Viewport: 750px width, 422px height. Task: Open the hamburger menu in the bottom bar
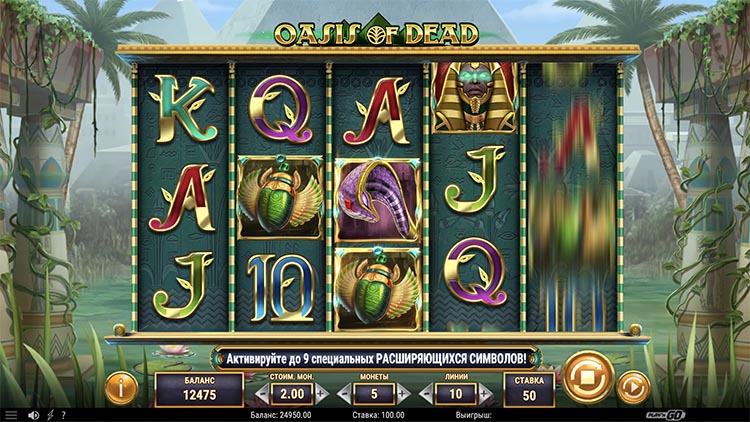[x=11, y=414]
